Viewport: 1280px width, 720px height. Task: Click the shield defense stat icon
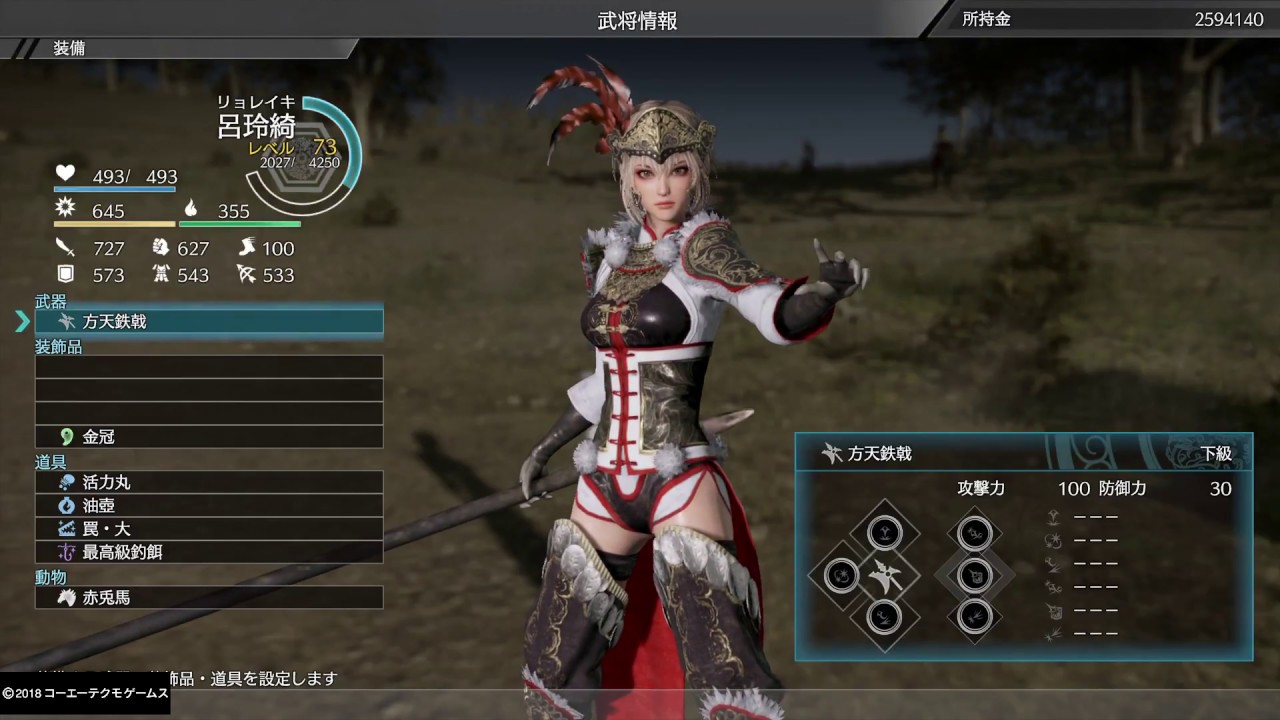click(x=64, y=273)
